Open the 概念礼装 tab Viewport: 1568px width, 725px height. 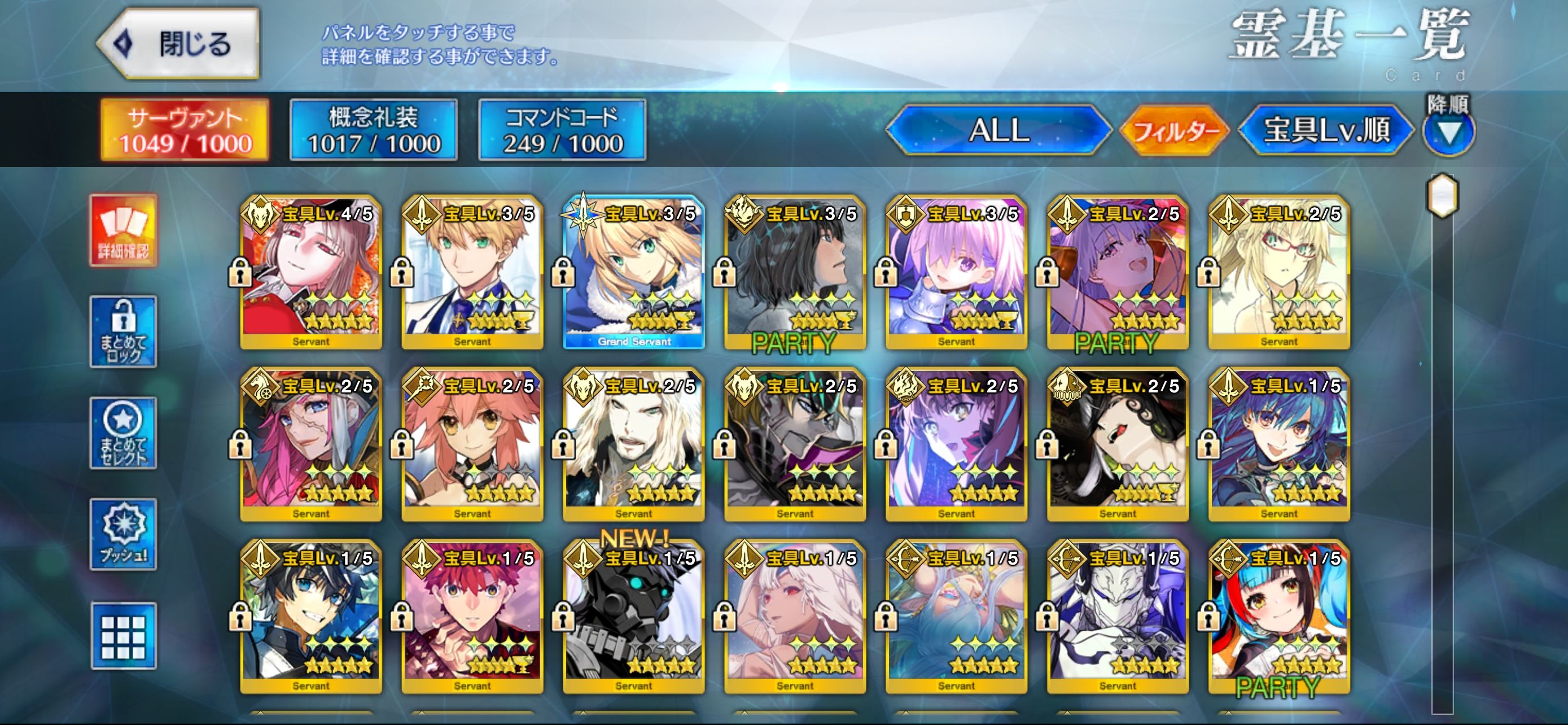(x=374, y=130)
